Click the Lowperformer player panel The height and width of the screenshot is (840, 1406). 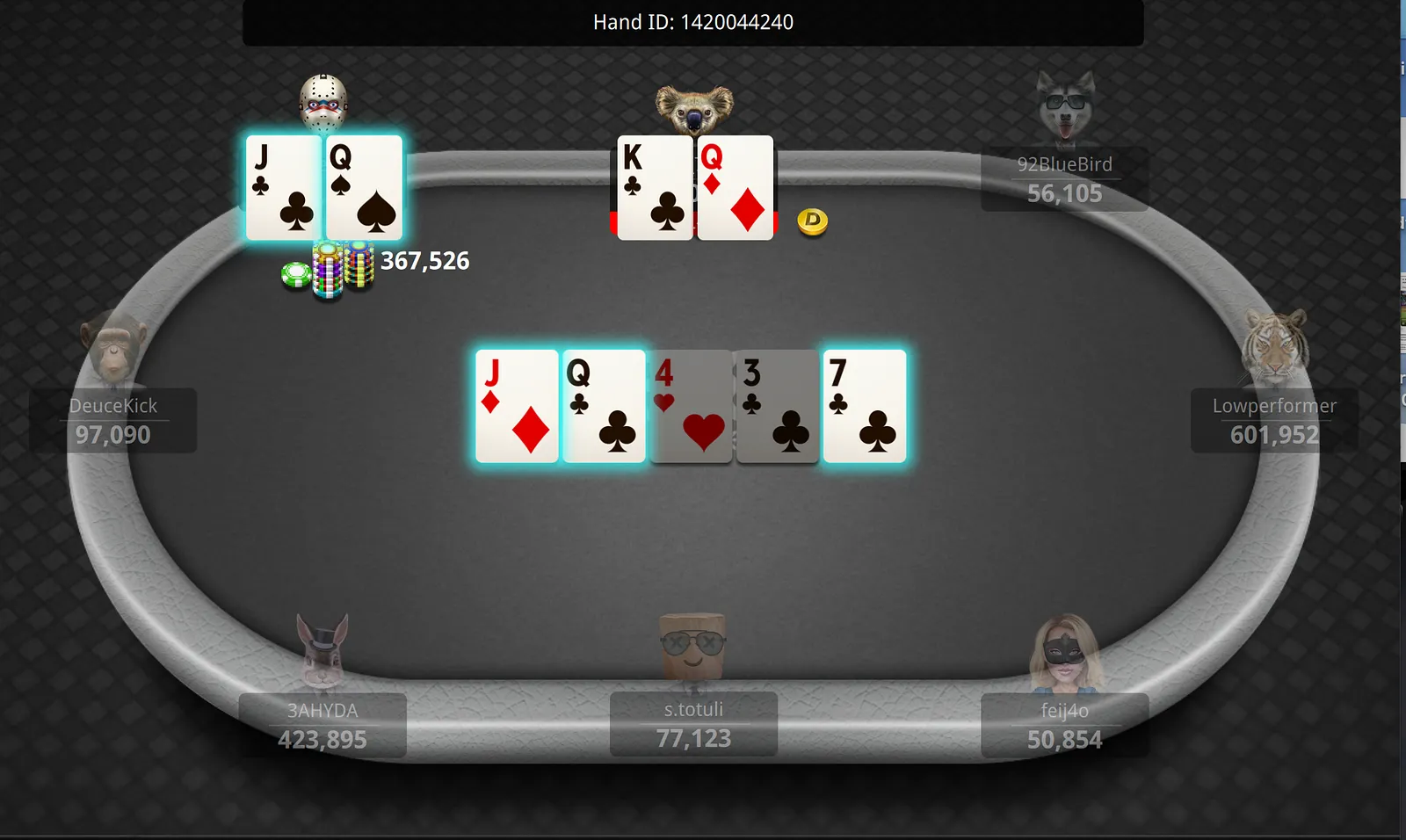pyautogui.click(x=1274, y=420)
